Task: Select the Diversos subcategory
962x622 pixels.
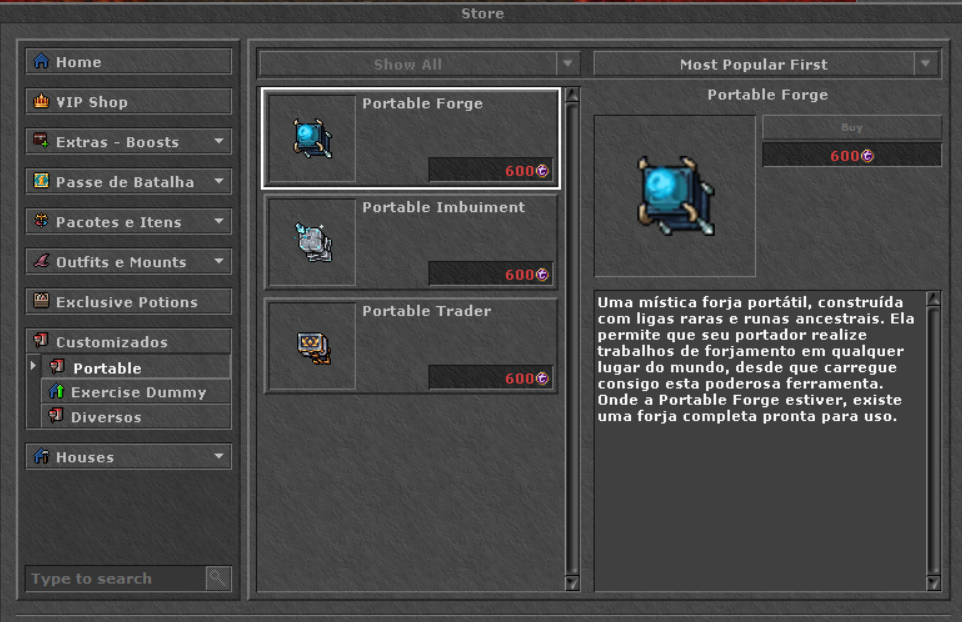Action: click(x=135, y=417)
